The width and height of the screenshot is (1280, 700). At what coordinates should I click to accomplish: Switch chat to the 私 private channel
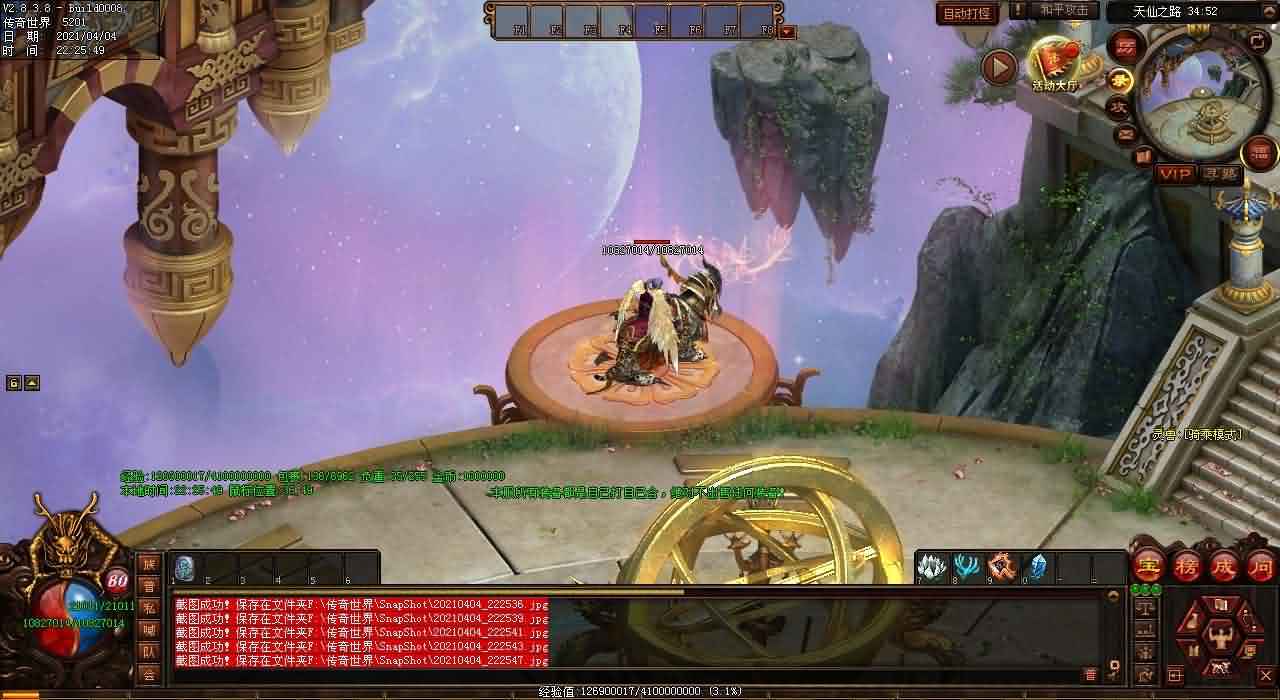coord(149,608)
